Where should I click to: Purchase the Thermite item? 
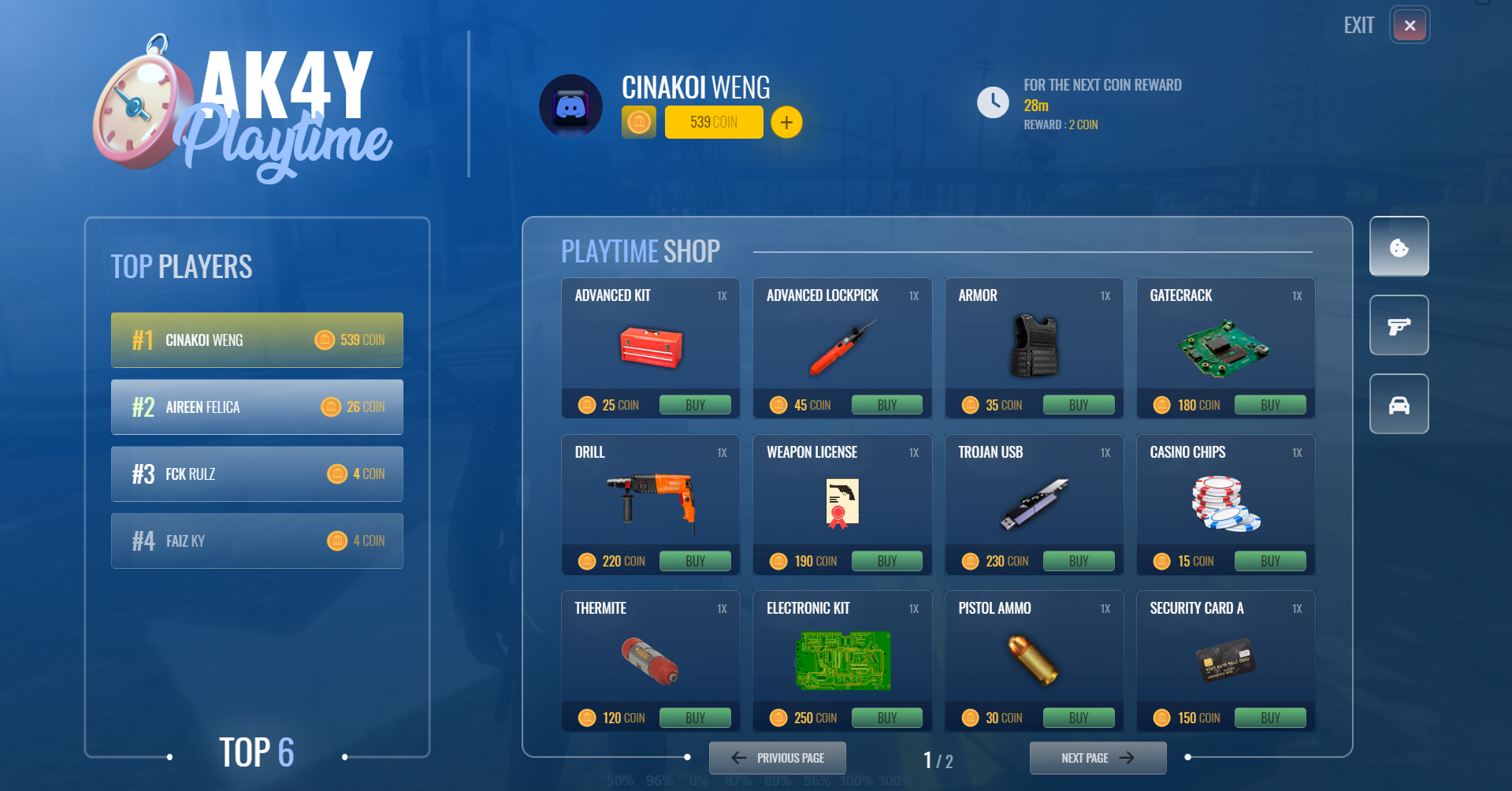click(695, 718)
